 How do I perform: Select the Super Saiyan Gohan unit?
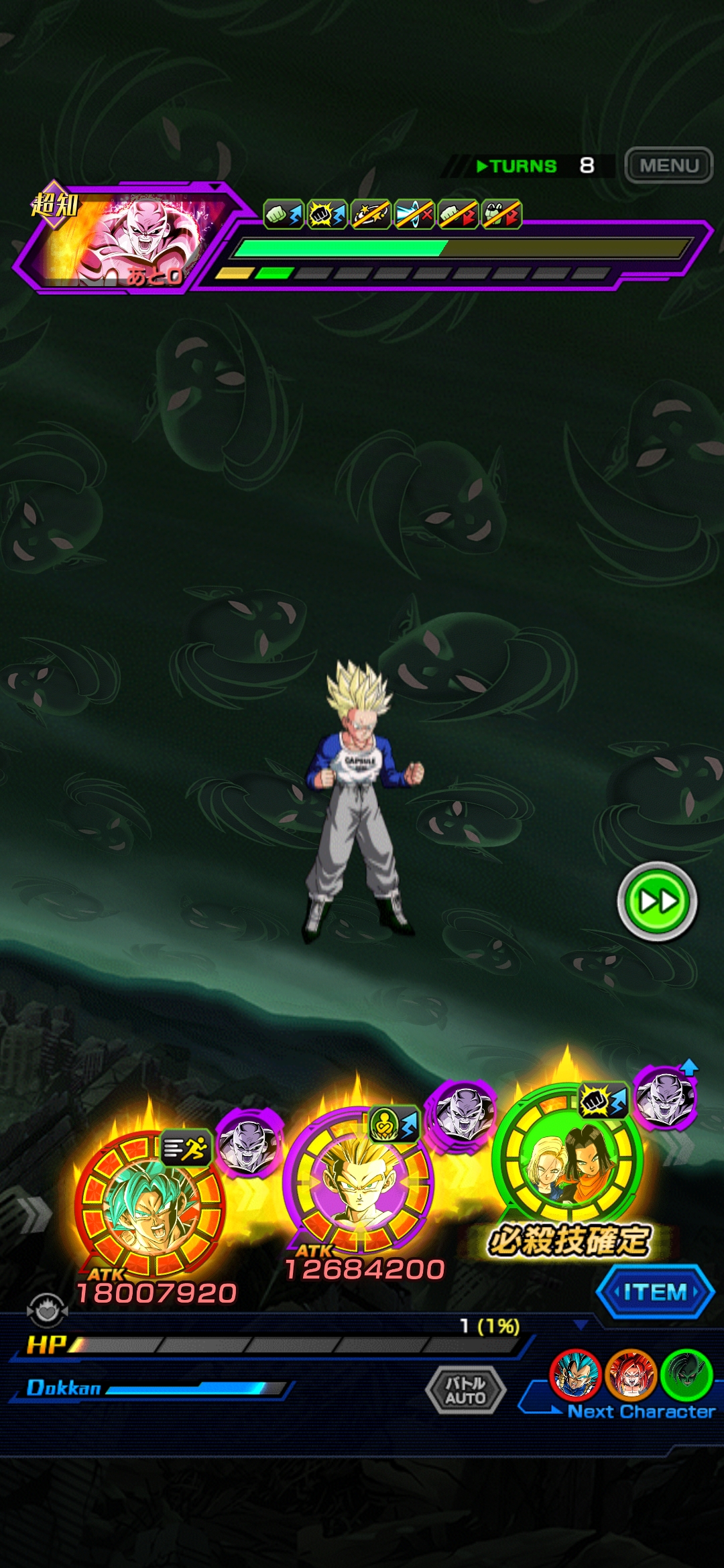358,1179
